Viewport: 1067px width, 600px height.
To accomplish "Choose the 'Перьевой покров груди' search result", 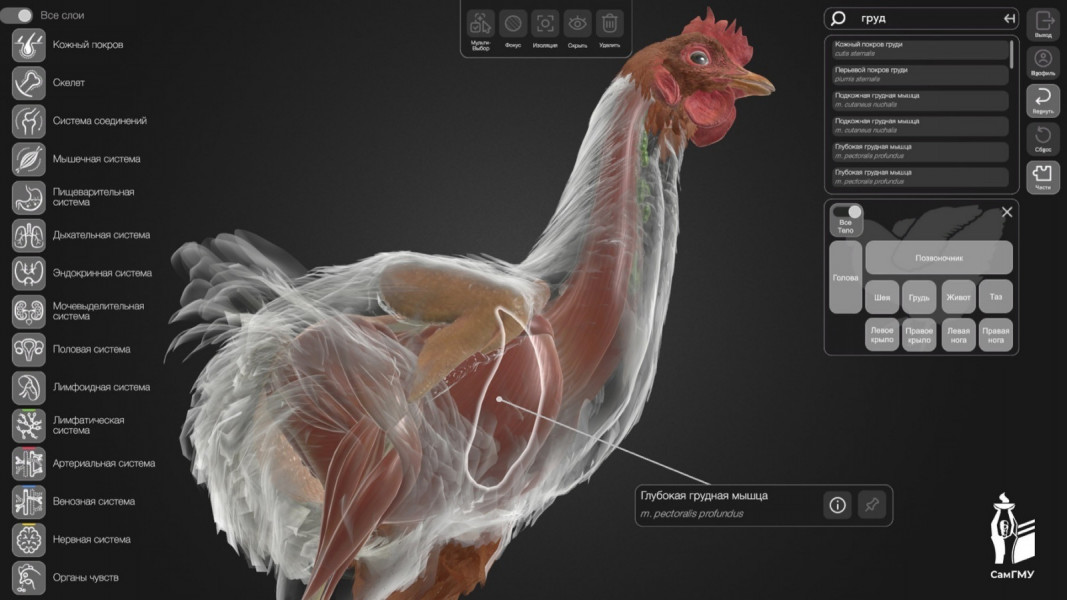I will (x=920, y=74).
